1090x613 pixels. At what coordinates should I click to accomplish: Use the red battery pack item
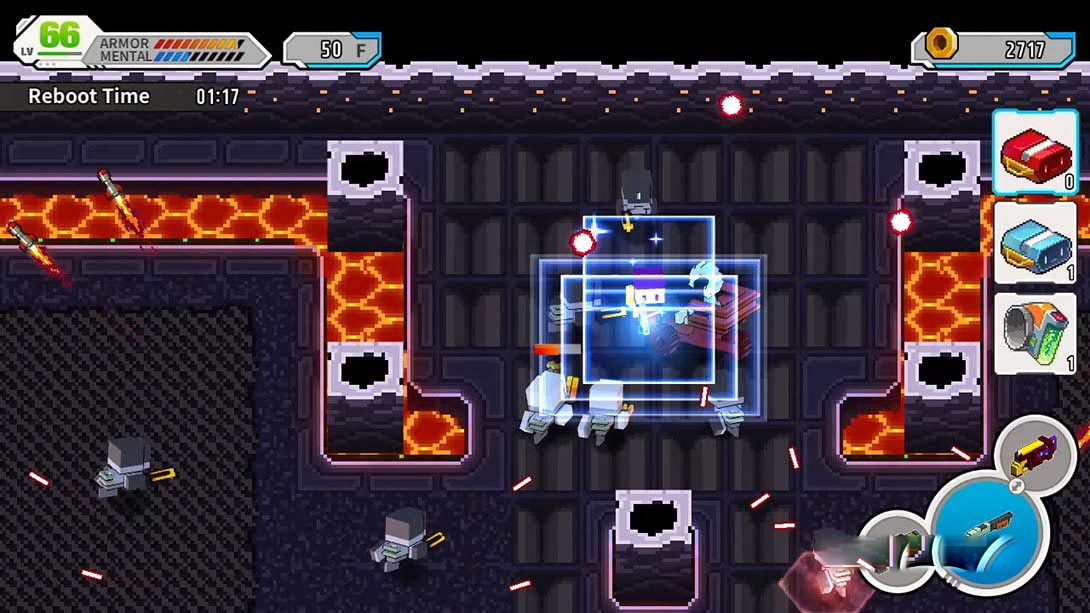point(1034,153)
